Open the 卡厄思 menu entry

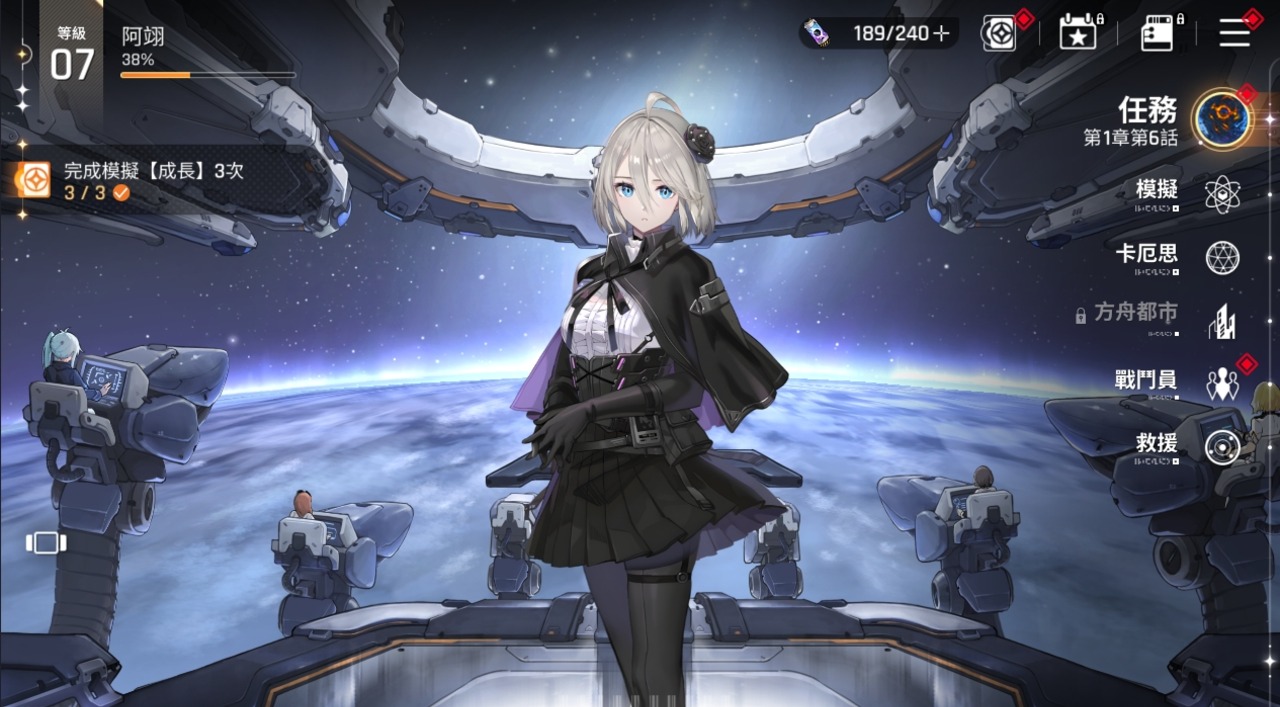pyautogui.click(x=1221, y=258)
